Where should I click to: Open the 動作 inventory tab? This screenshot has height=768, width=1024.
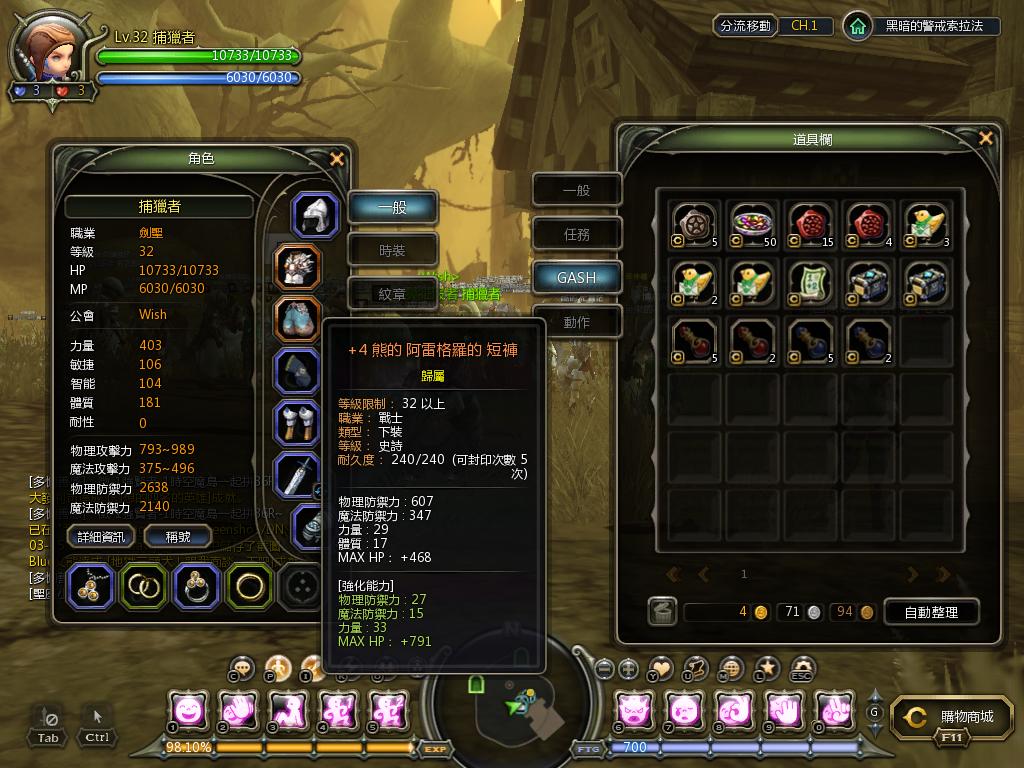[x=577, y=322]
